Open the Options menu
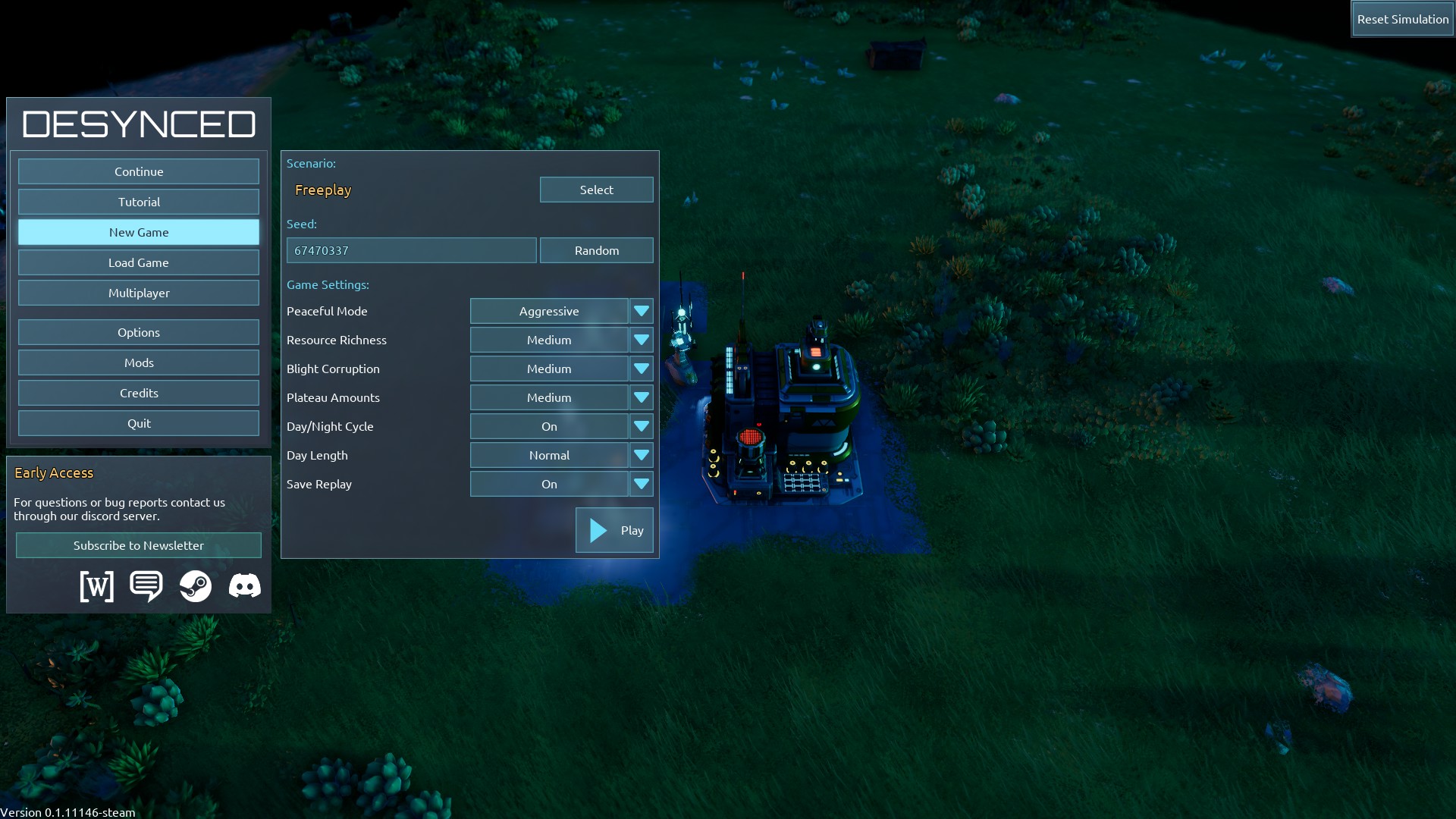The width and height of the screenshot is (1456, 819). (139, 332)
